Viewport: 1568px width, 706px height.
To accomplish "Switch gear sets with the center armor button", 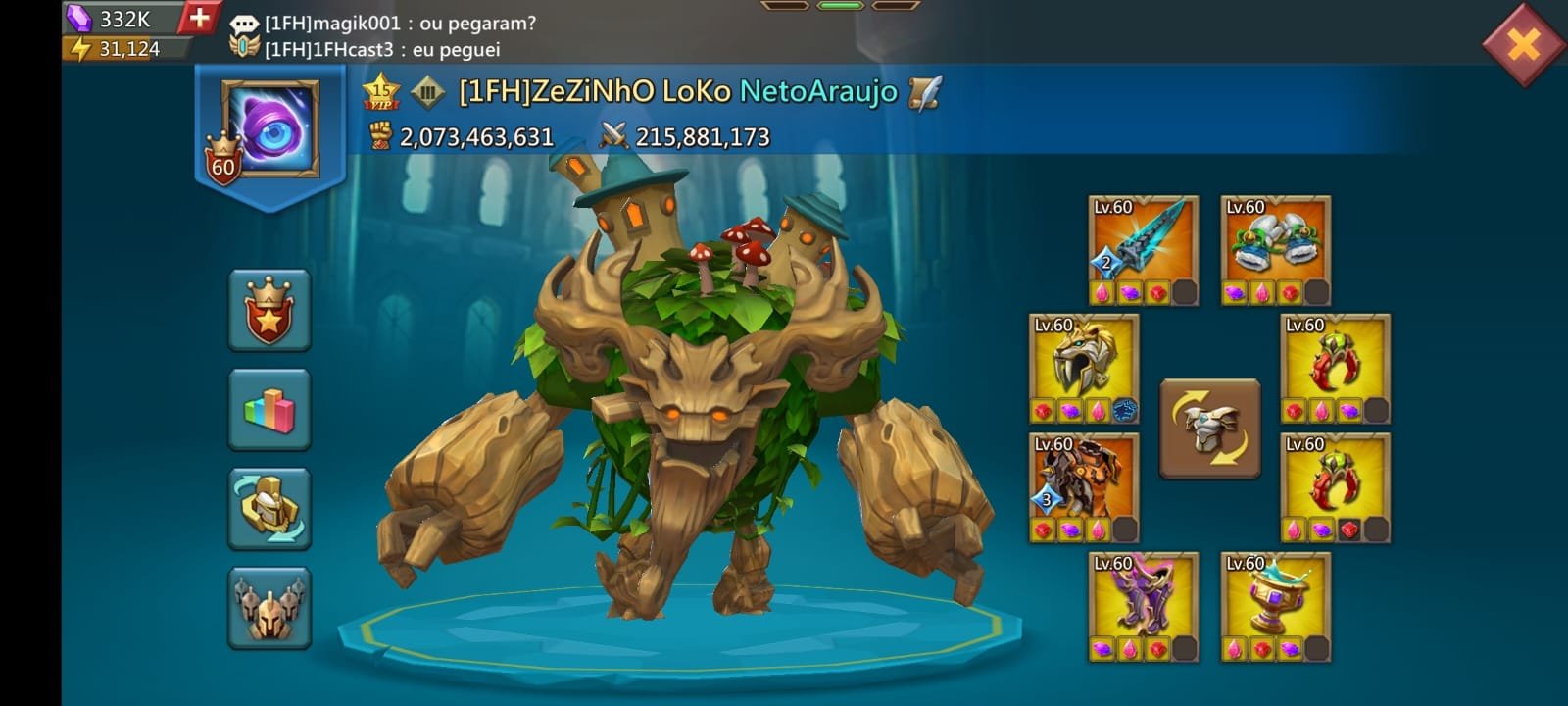I will pyautogui.click(x=1210, y=429).
